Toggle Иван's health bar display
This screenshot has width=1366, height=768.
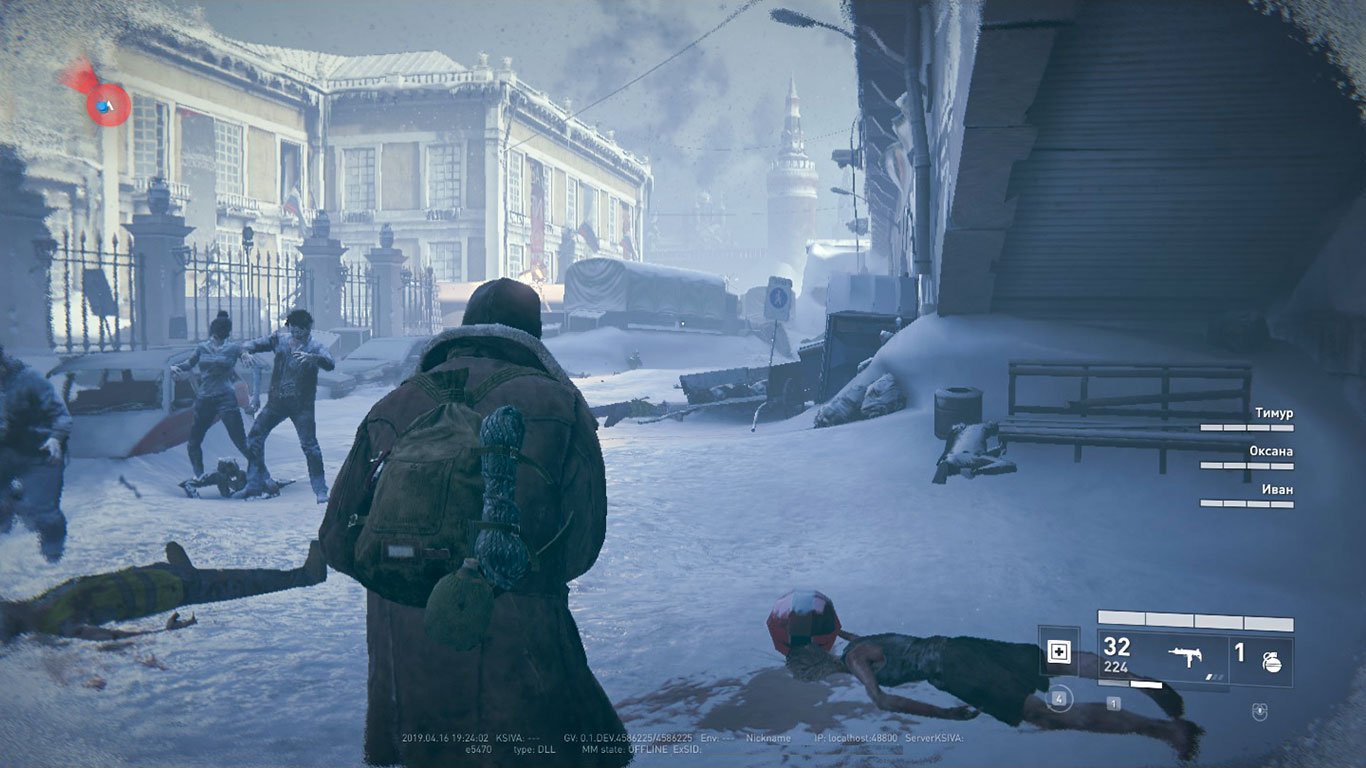[1247, 503]
